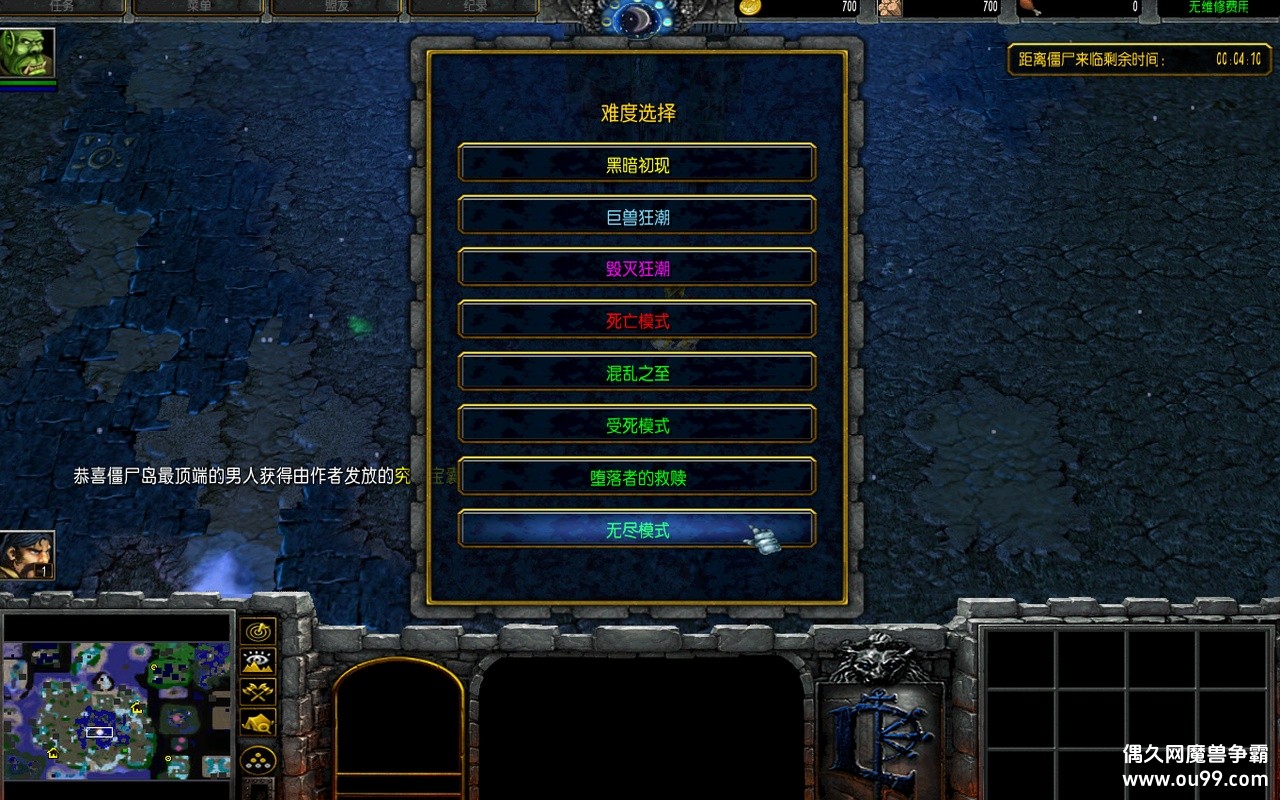Image resolution: width=1280 pixels, height=800 pixels.
Task: Open the 菜单 main menu button
Action: click(x=197, y=7)
